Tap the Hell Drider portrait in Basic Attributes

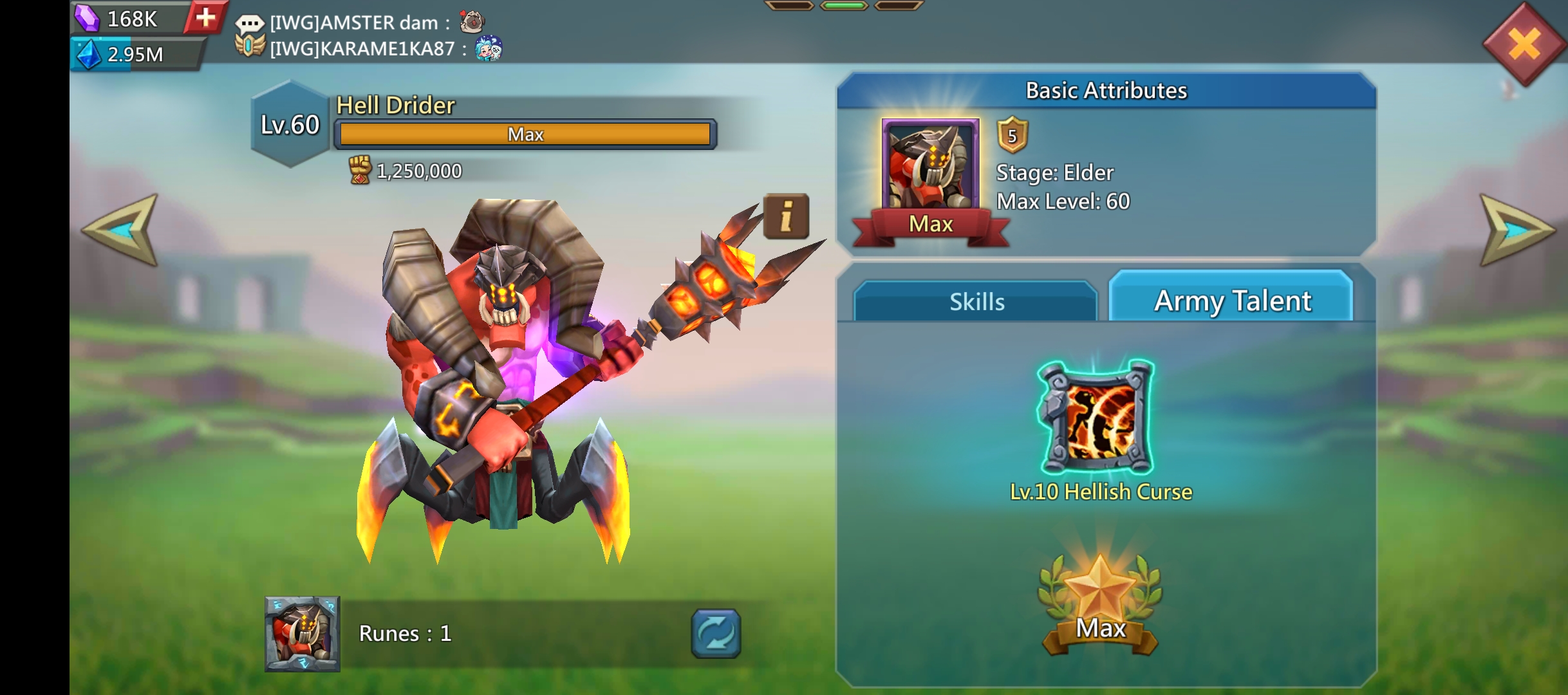pyautogui.click(x=930, y=166)
